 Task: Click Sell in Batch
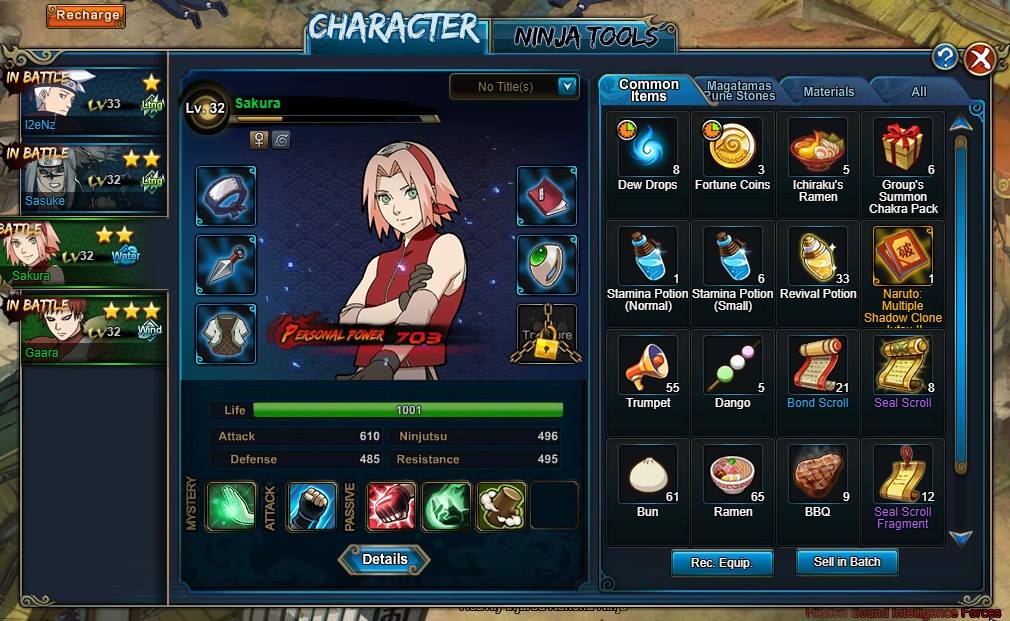847,562
